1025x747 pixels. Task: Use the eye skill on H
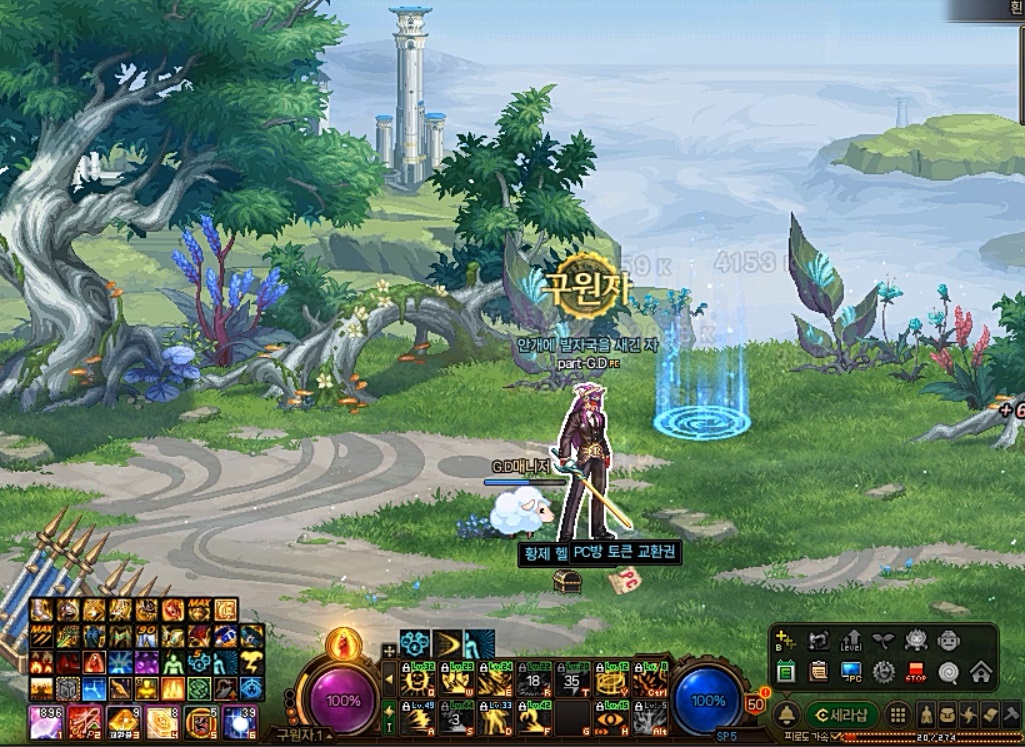pyautogui.click(x=612, y=717)
